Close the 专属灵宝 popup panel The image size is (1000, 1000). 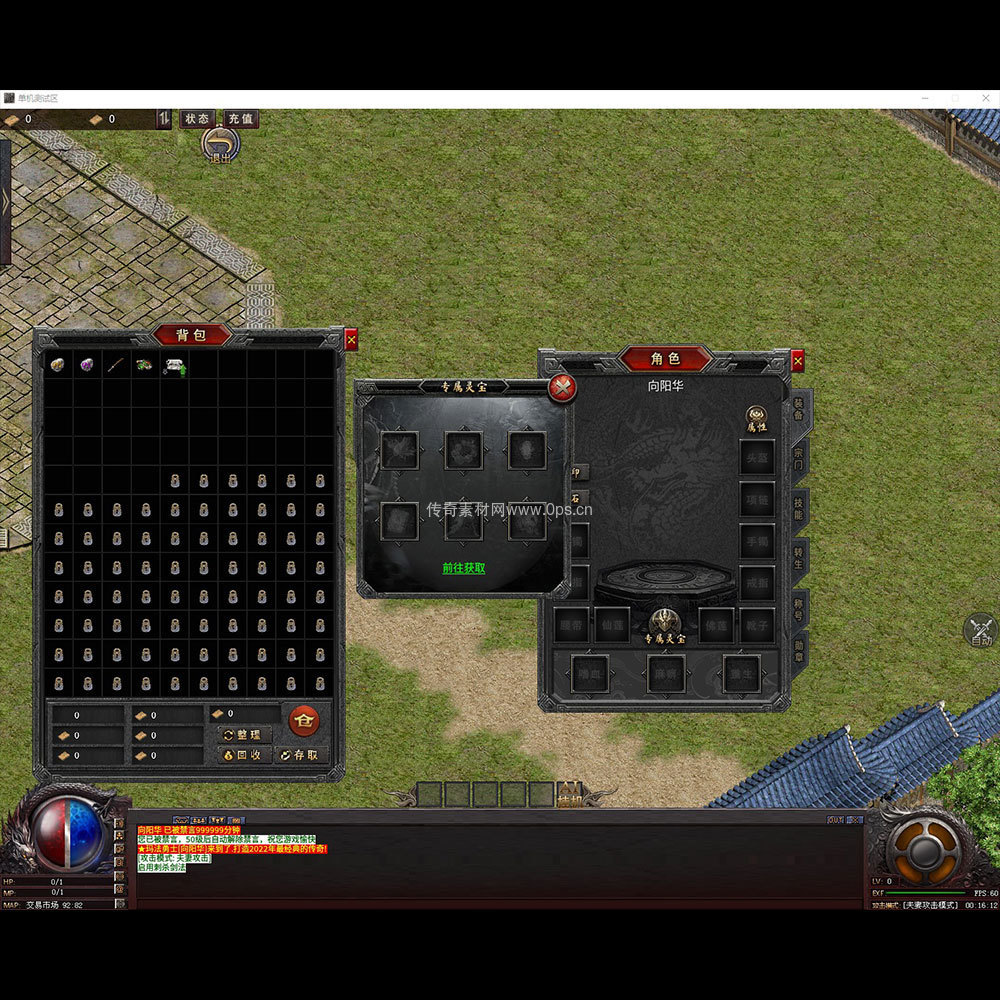(x=563, y=388)
